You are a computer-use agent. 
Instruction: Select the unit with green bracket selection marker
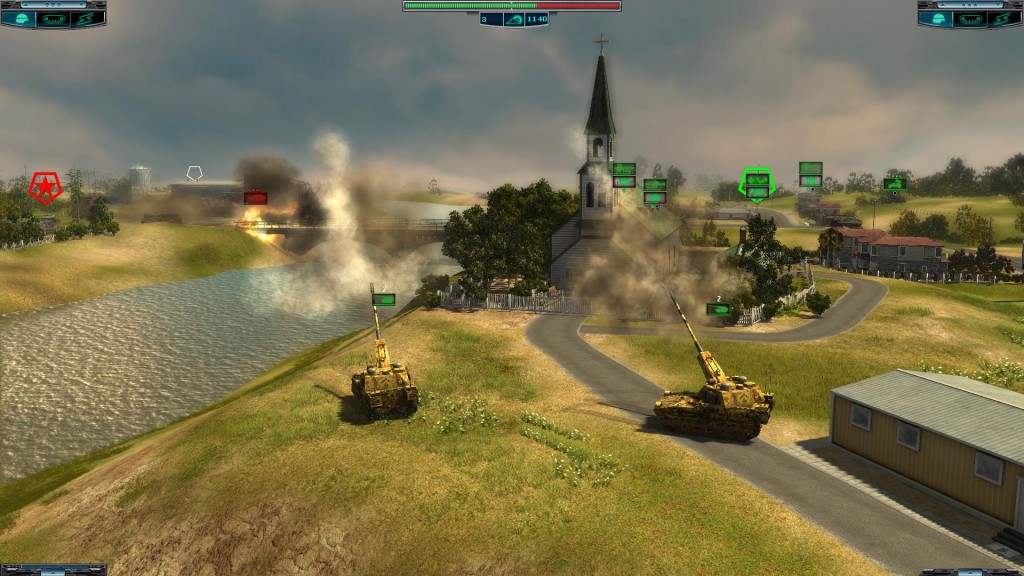point(757,185)
